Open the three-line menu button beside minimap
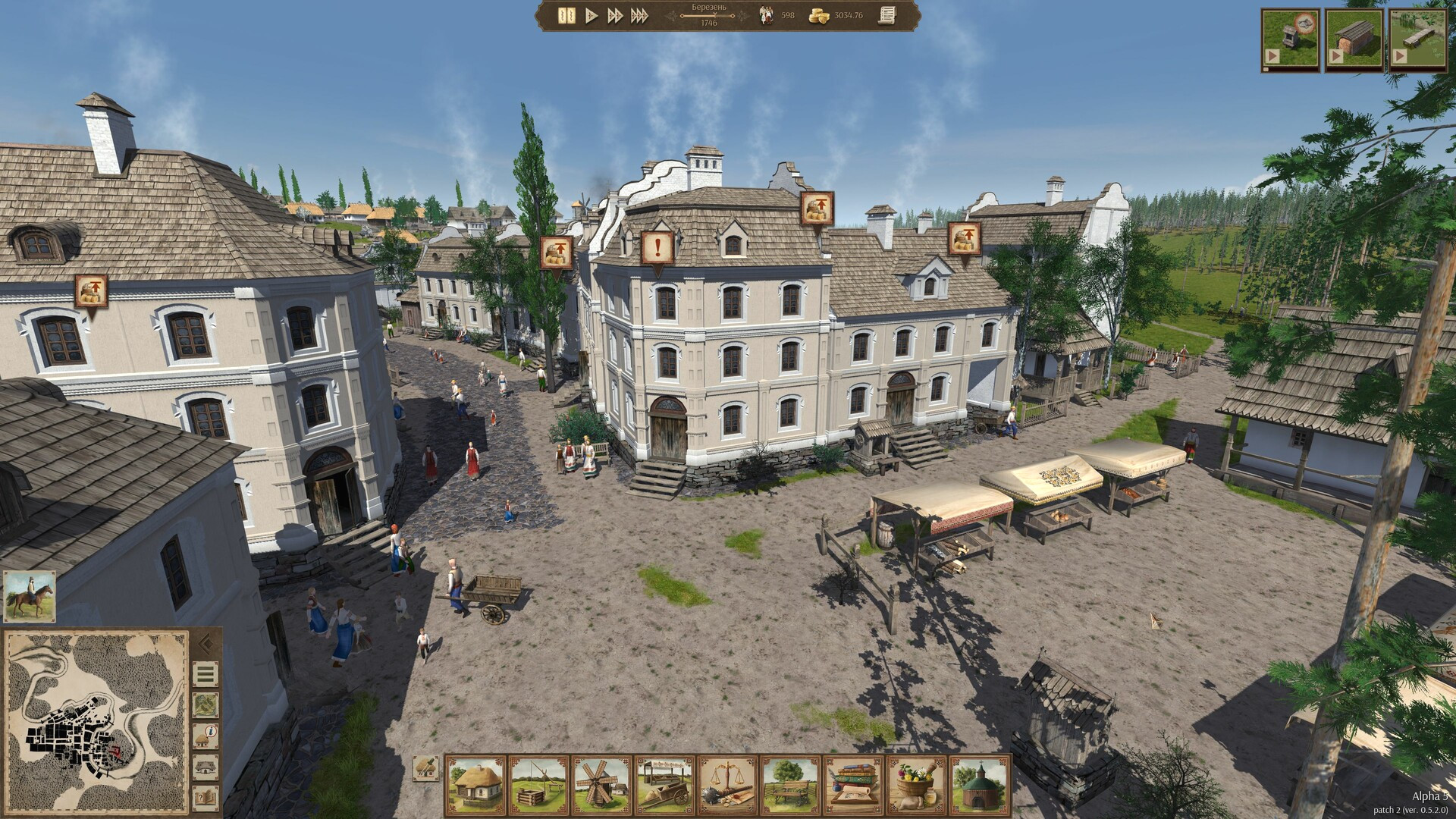The image size is (1456, 819). coord(206,673)
